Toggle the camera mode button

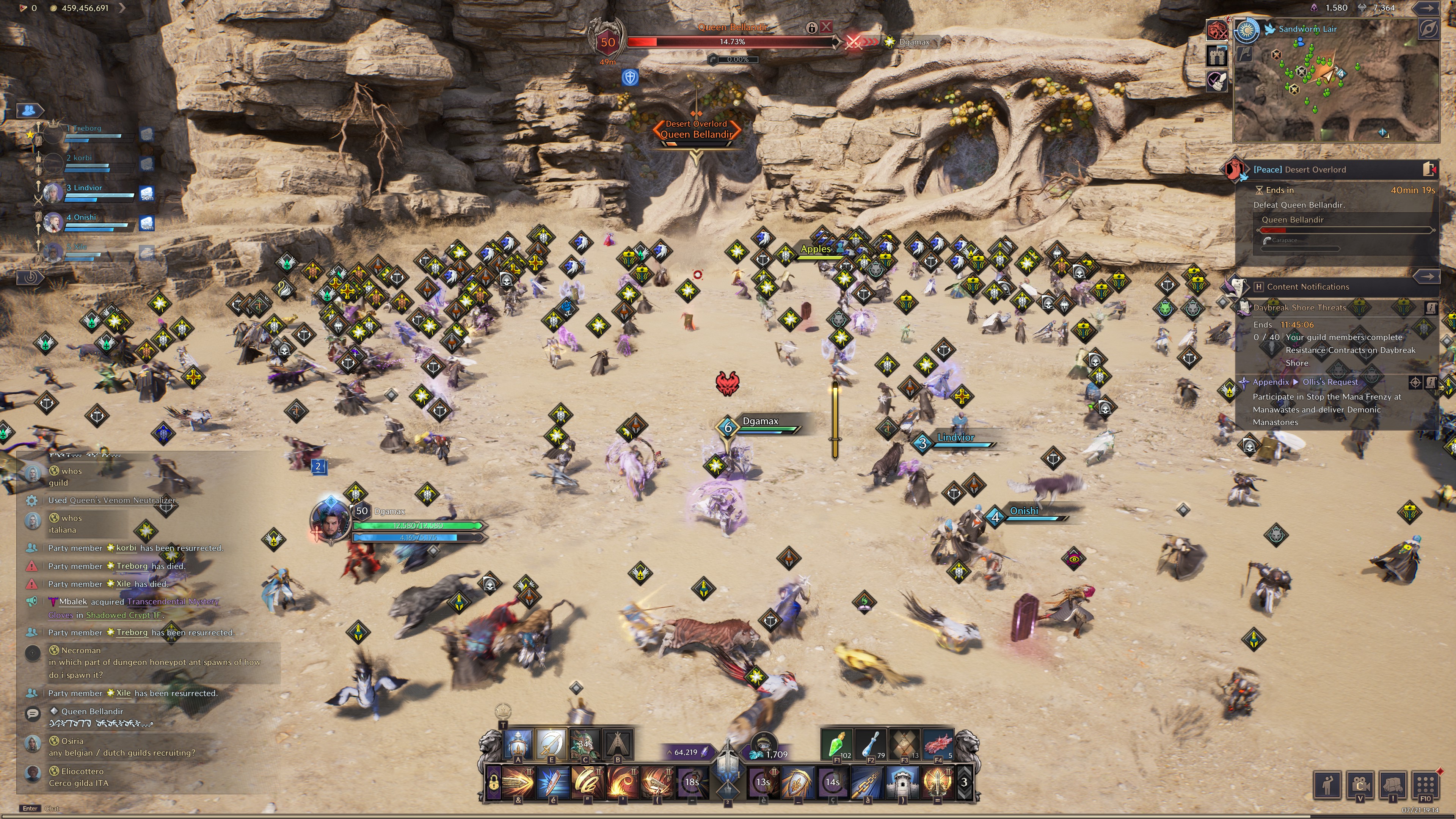[x=1359, y=784]
